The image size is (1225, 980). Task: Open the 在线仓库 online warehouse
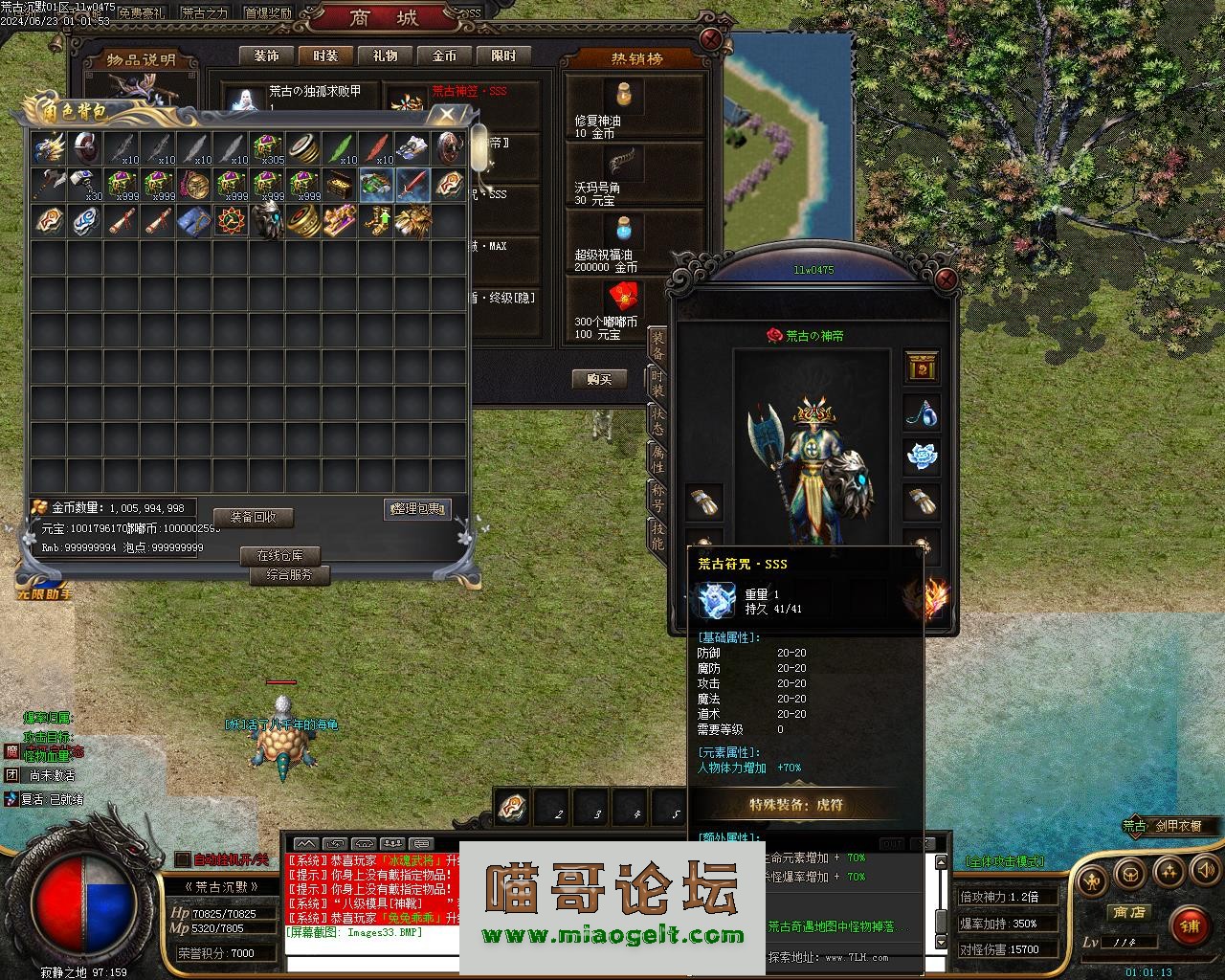point(279,555)
